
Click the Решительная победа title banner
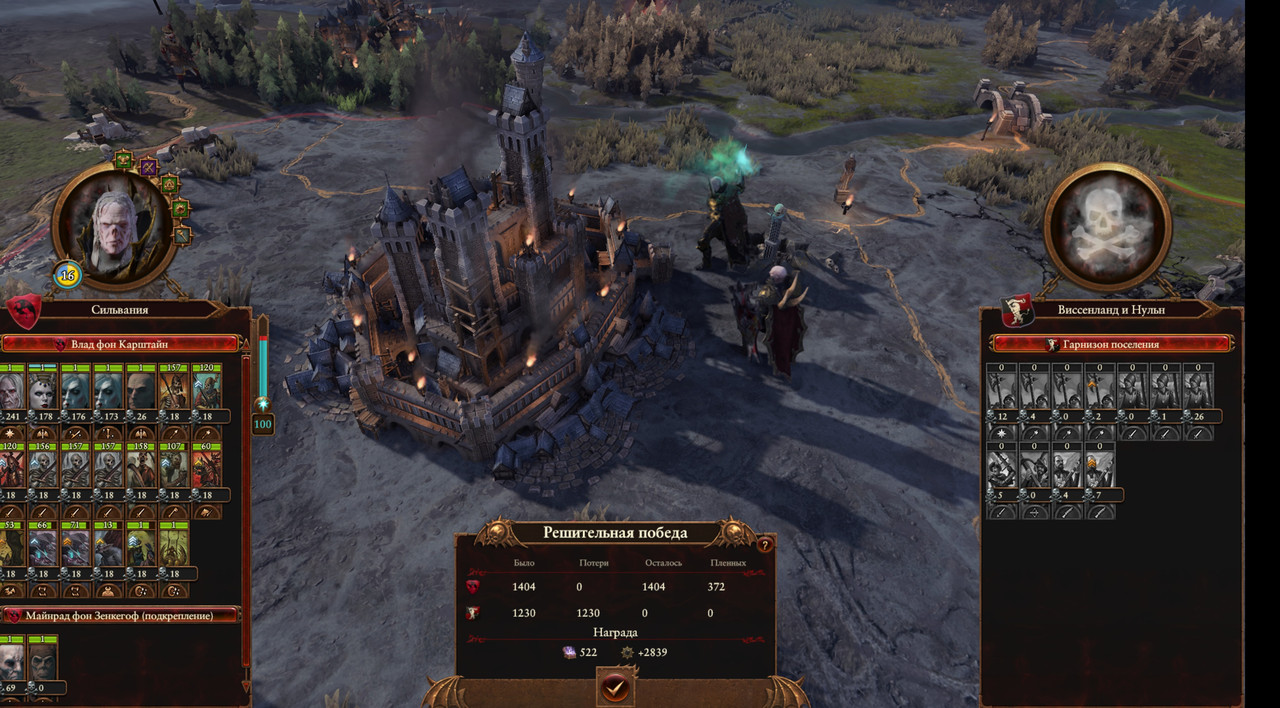(x=615, y=533)
